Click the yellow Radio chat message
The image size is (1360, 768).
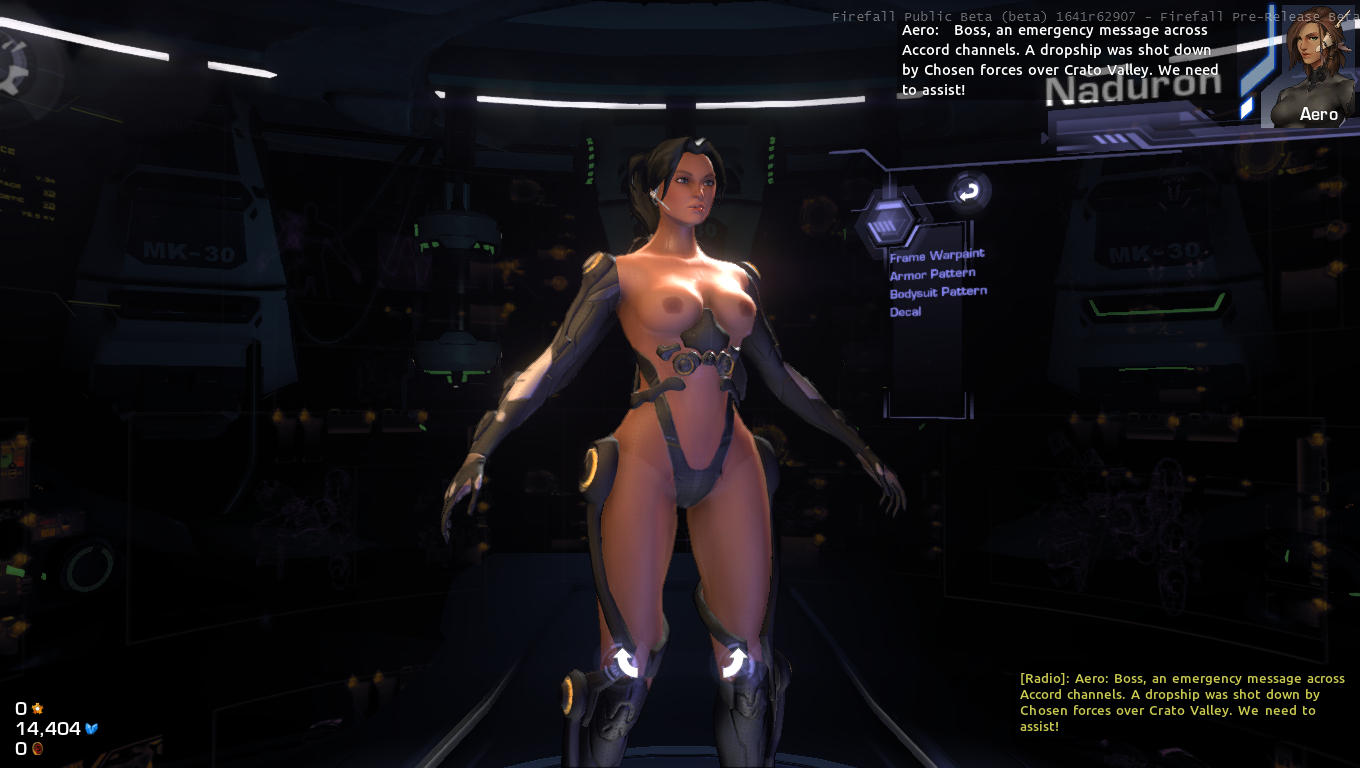pos(1182,702)
